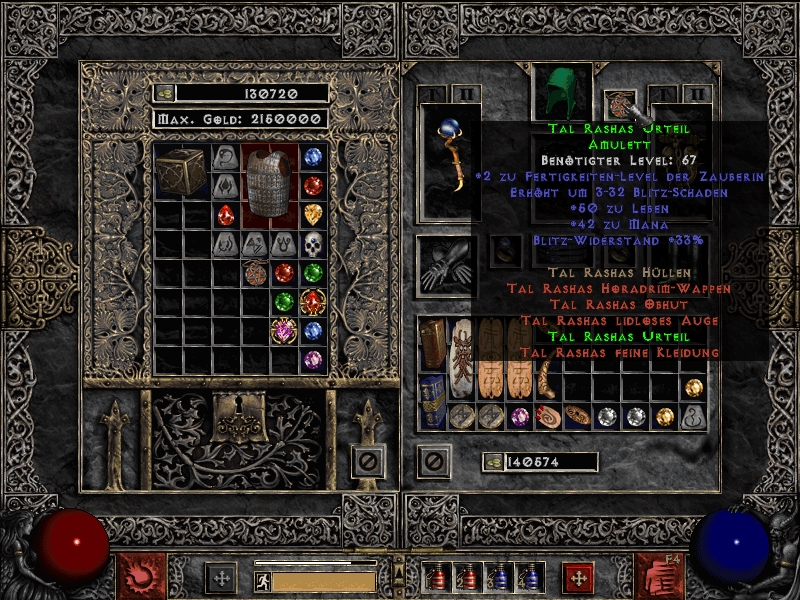Select the pentagram amulet in the stash

click(x=256, y=272)
